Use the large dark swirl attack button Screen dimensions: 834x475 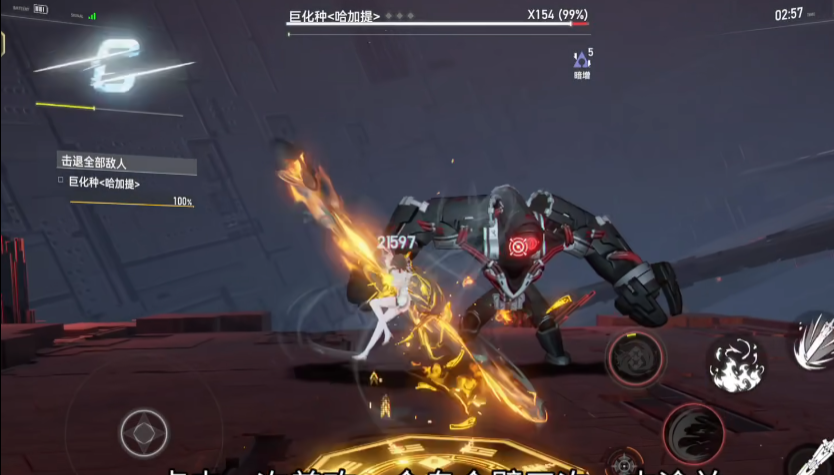coord(694,434)
